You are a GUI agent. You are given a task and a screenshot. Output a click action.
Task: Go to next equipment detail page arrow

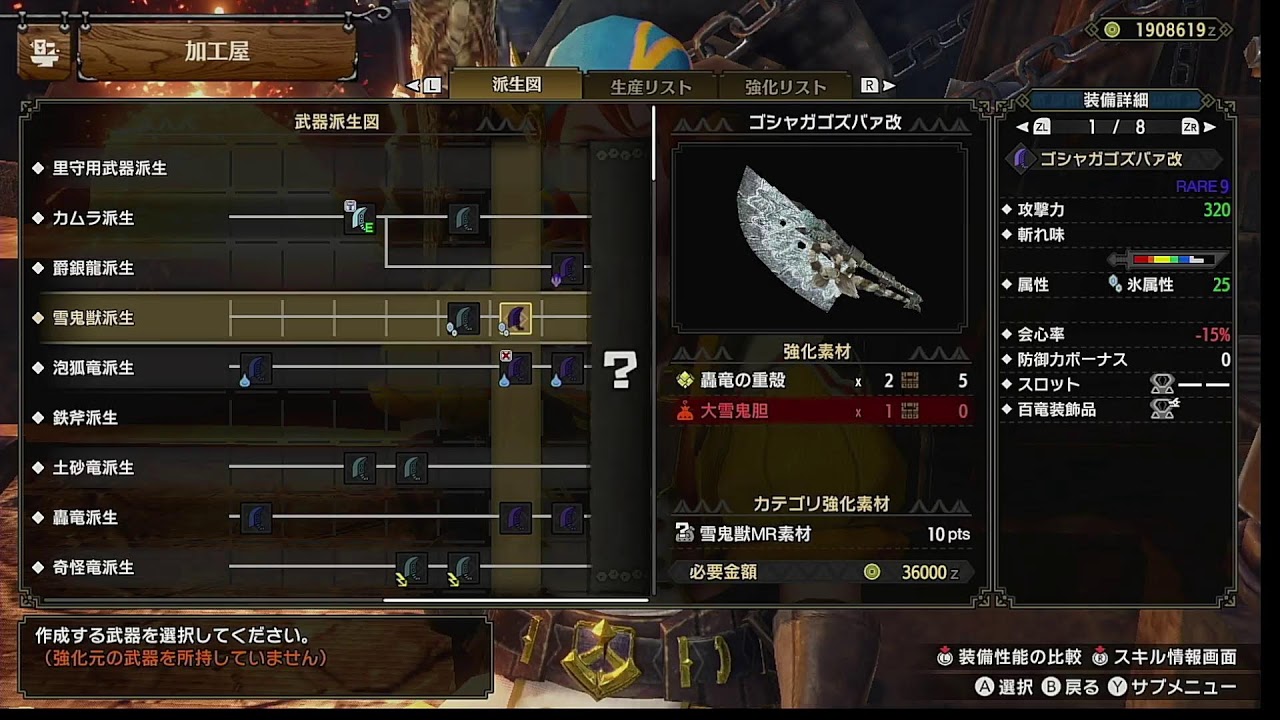pyautogui.click(x=1209, y=127)
